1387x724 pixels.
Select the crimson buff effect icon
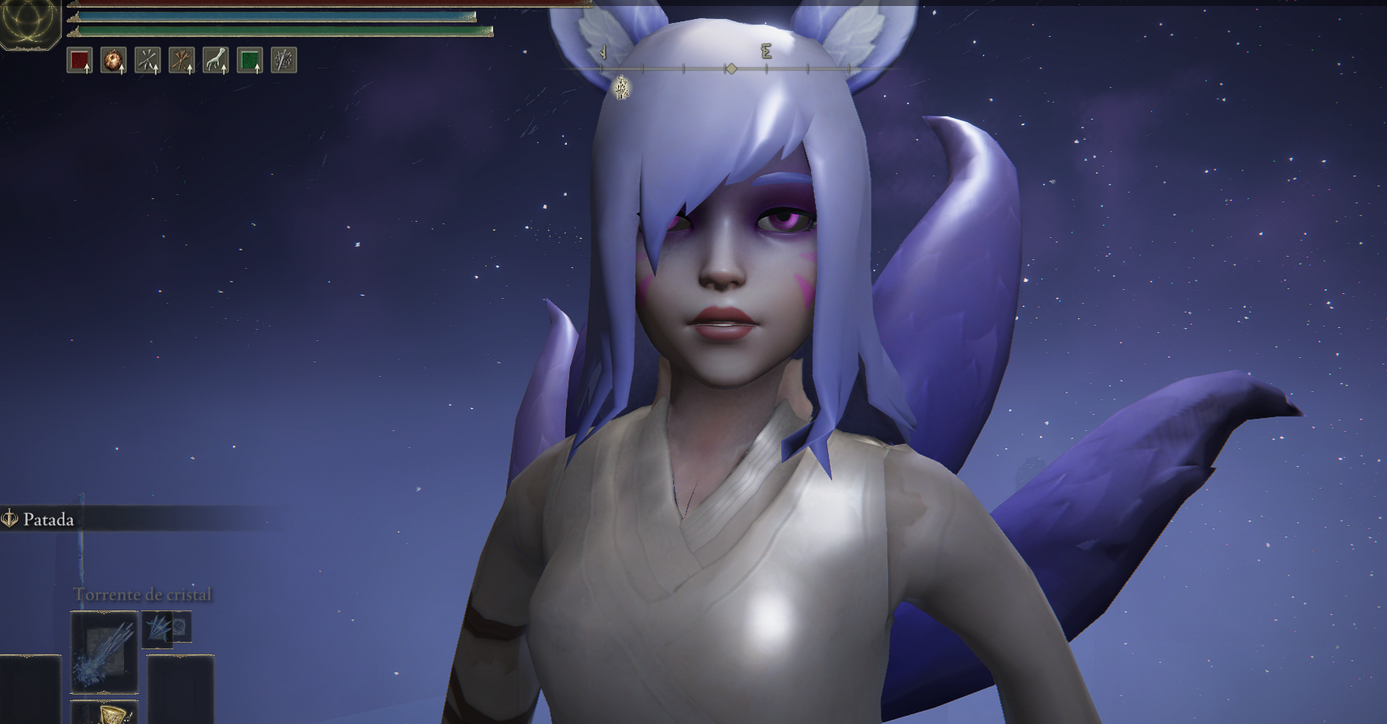[79, 60]
